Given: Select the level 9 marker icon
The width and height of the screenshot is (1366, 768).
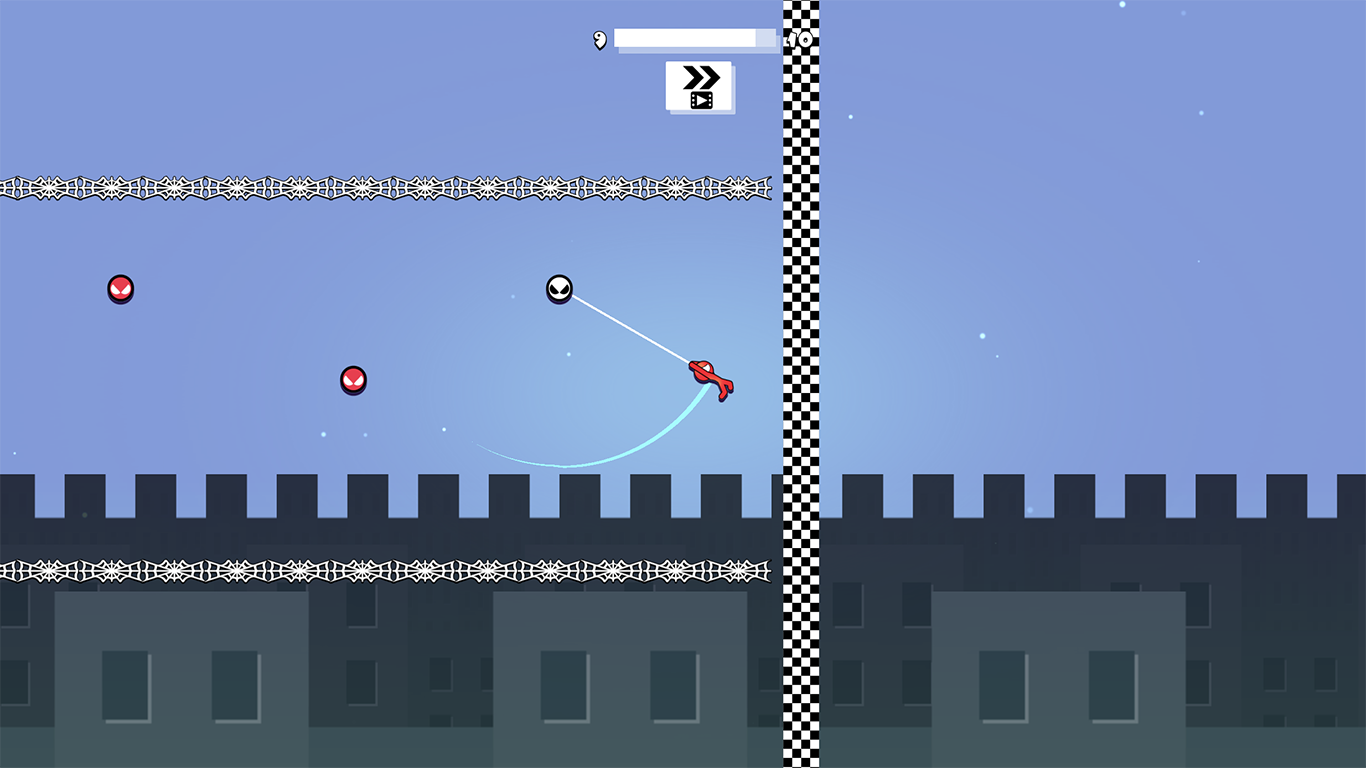Looking at the screenshot, I should (598, 41).
